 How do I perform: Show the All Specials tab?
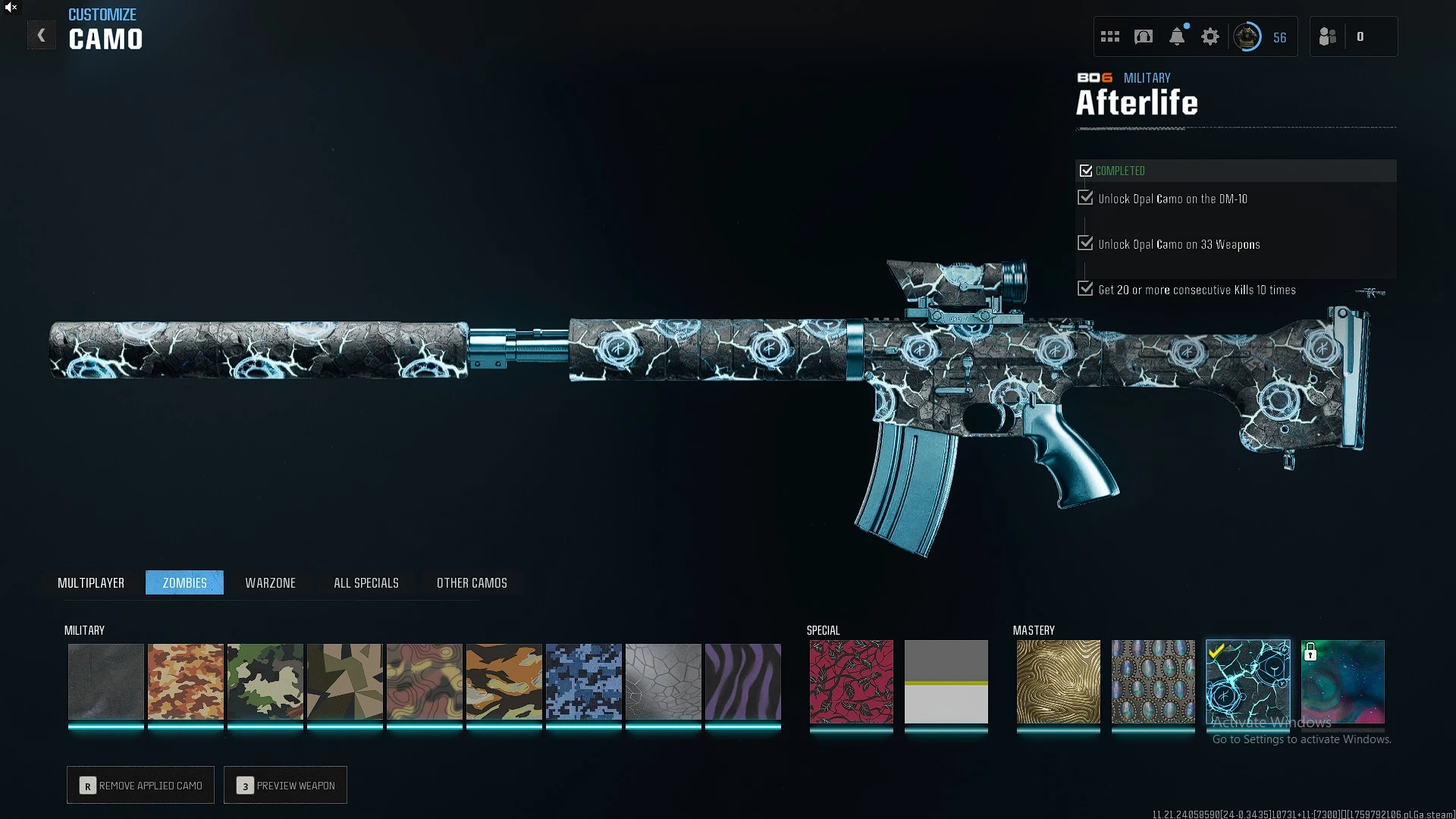pyautogui.click(x=366, y=582)
